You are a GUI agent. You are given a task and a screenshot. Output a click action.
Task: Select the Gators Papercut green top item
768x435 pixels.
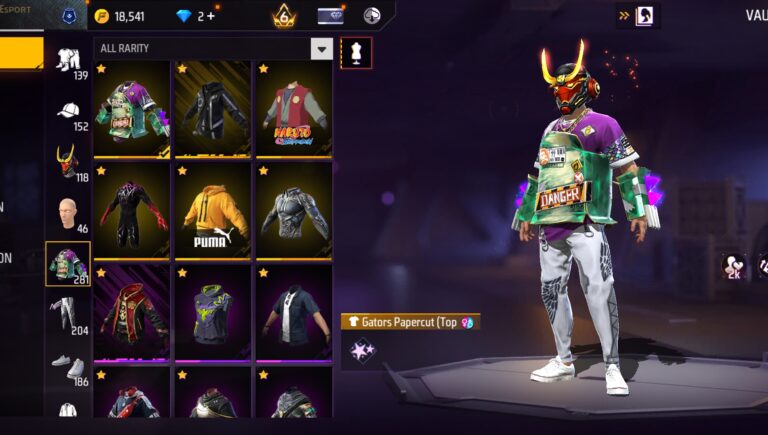[x=131, y=110]
